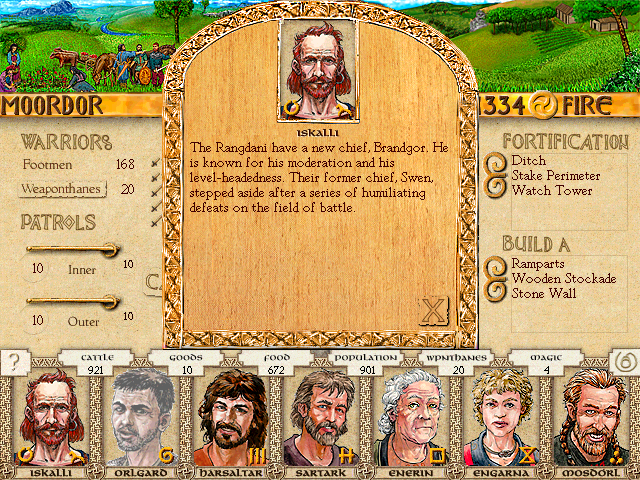Pick advisor Engarna's portrait
Viewport: 640px width, 480px height.
point(501,417)
